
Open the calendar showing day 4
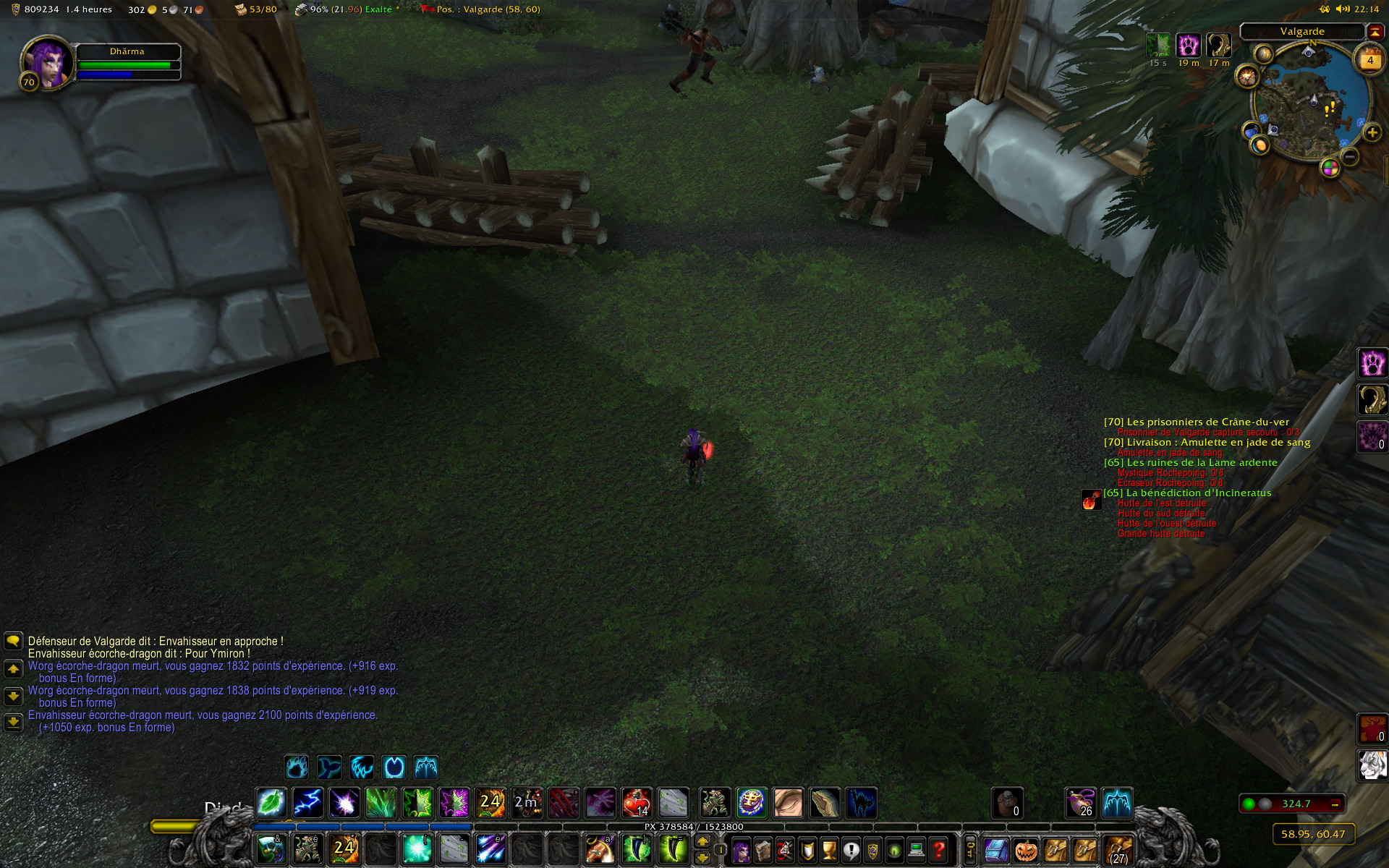tap(1369, 61)
